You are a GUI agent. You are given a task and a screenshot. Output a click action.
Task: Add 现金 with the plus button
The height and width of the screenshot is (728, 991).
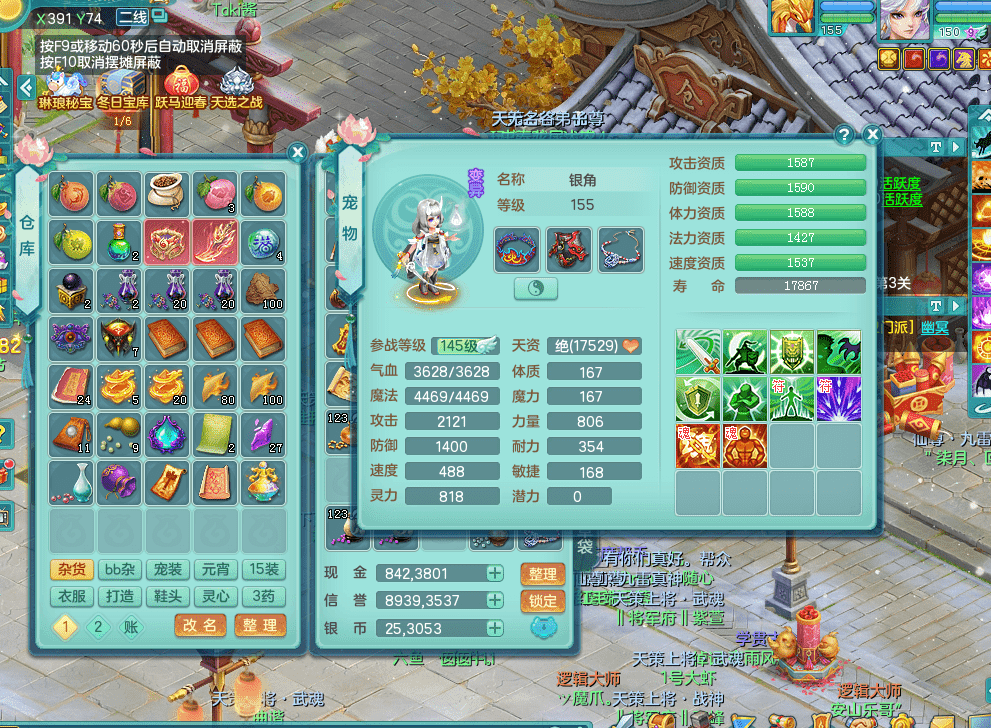(495, 573)
